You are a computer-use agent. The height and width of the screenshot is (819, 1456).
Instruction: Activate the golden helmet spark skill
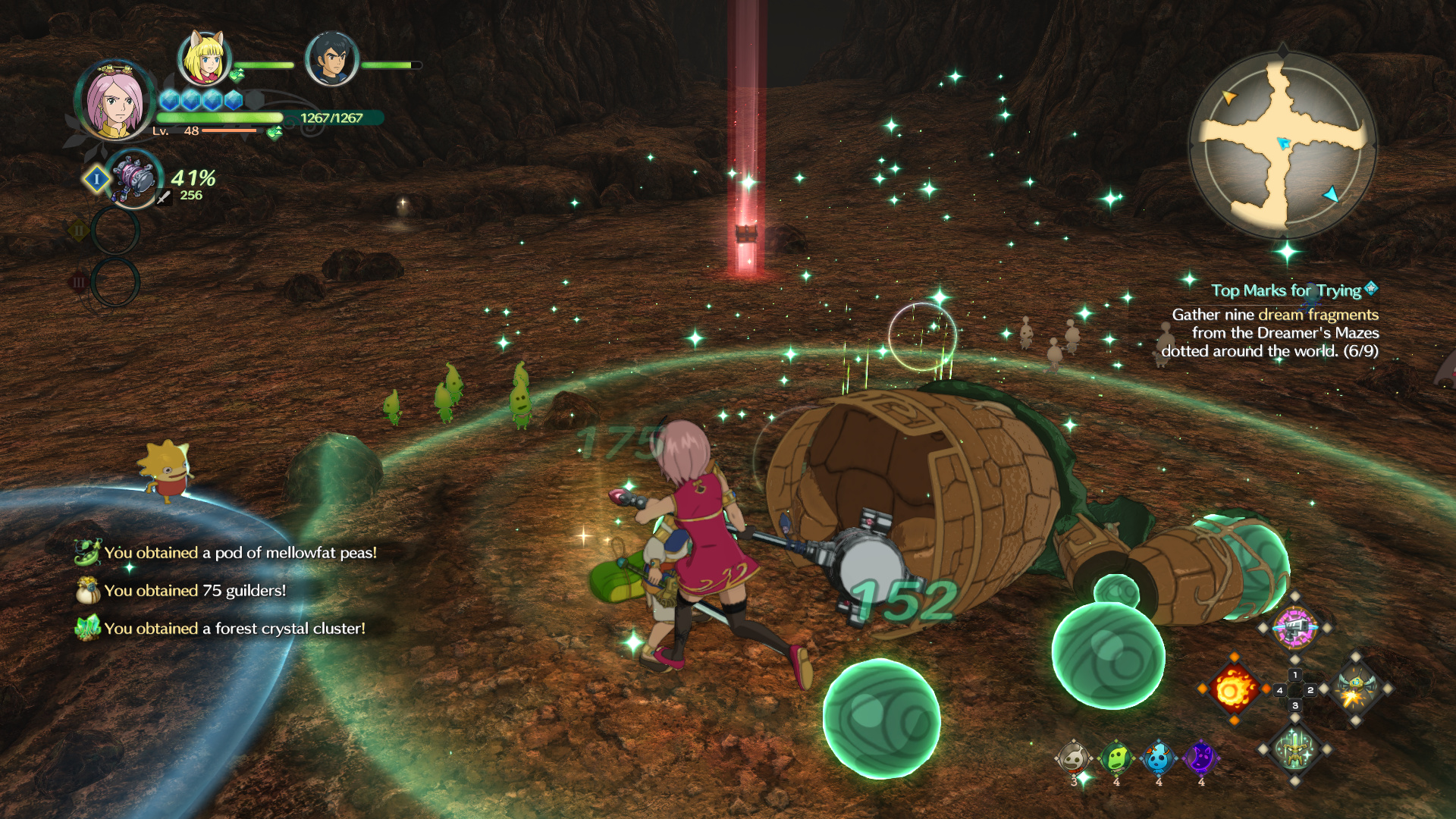tap(1355, 689)
